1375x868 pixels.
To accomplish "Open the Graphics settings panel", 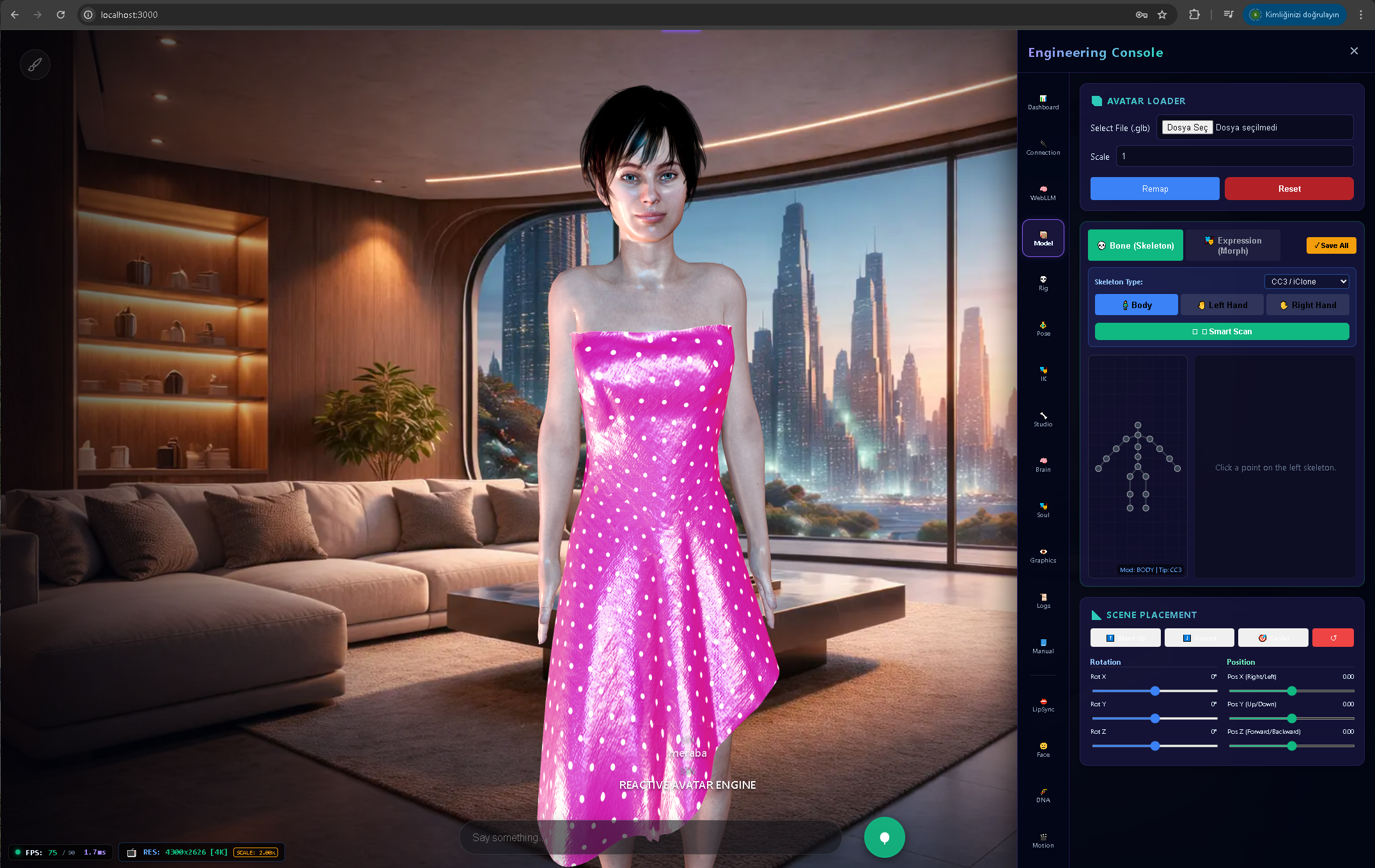I will 1043,555.
